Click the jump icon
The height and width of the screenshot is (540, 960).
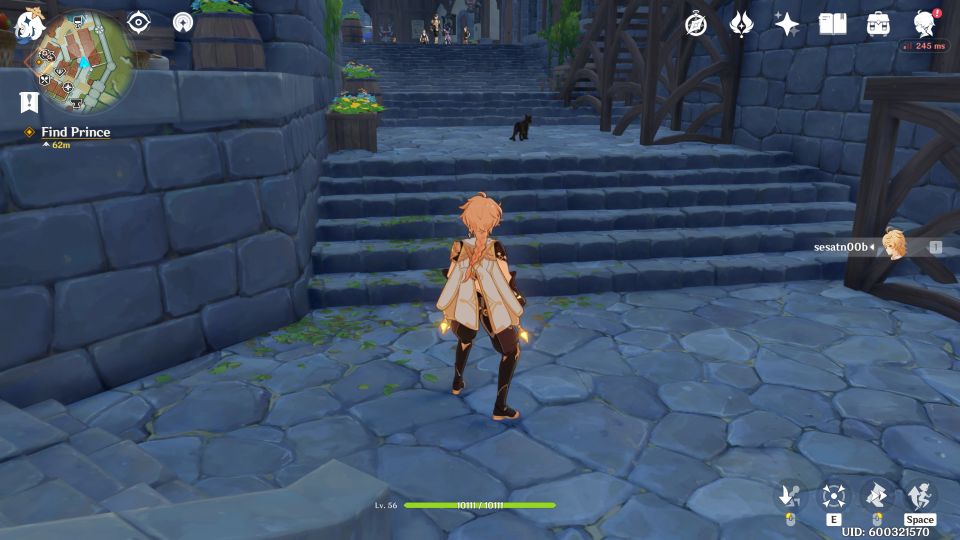(x=920, y=495)
